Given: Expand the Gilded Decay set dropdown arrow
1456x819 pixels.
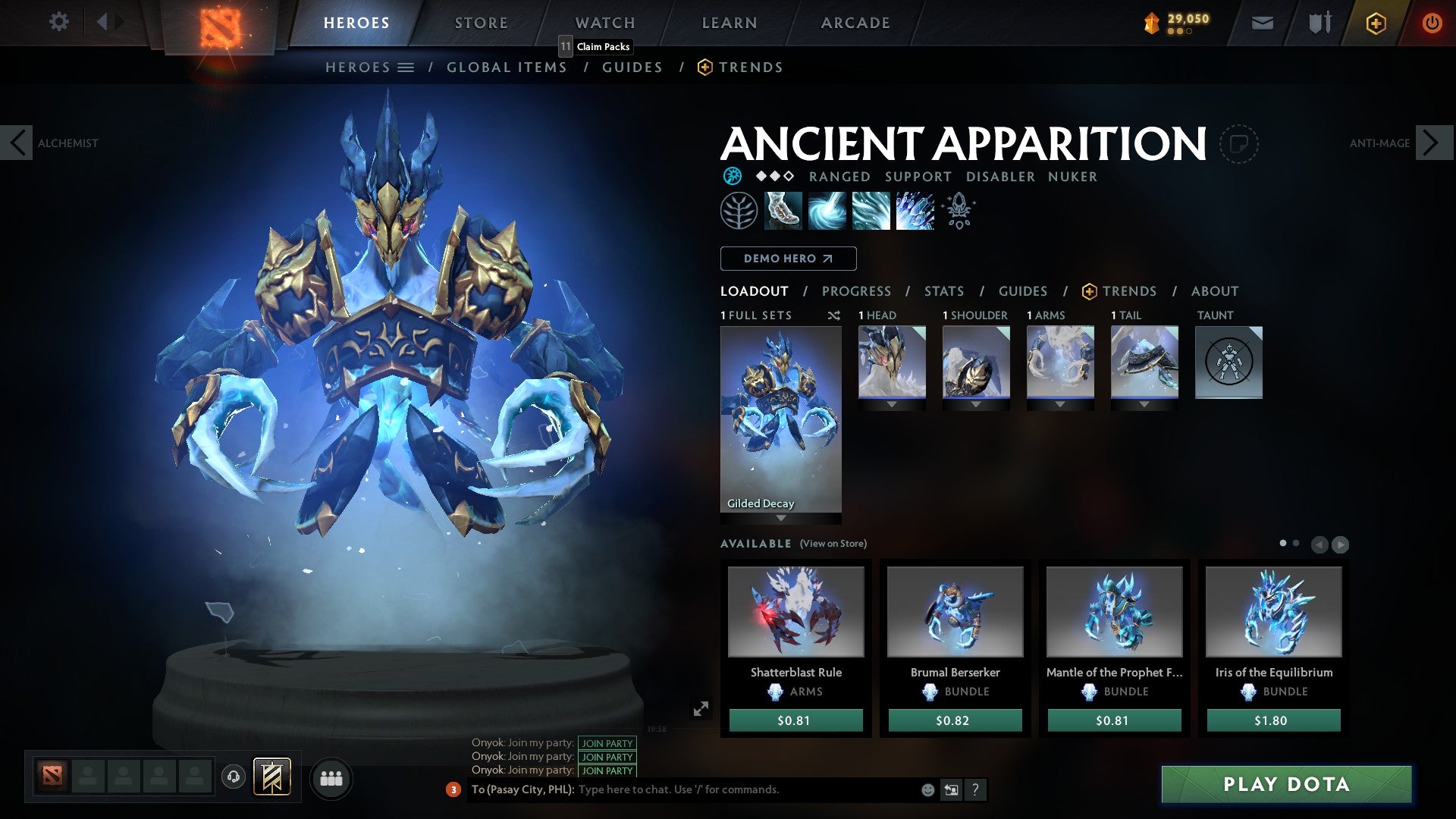Looking at the screenshot, I should [780, 517].
